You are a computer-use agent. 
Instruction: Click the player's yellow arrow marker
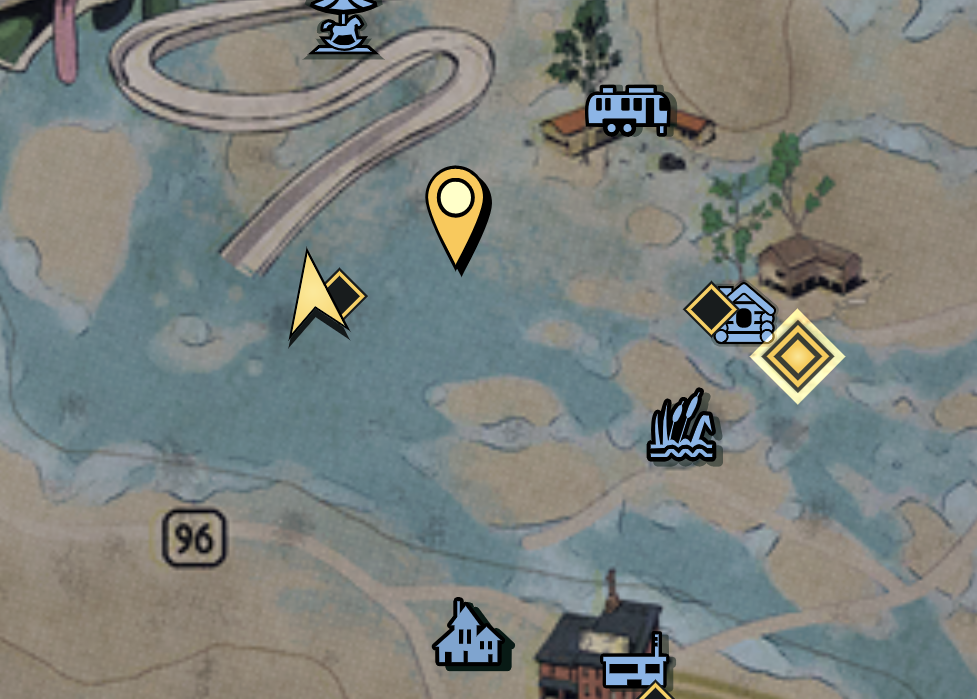pyautogui.click(x=313, y=298)
